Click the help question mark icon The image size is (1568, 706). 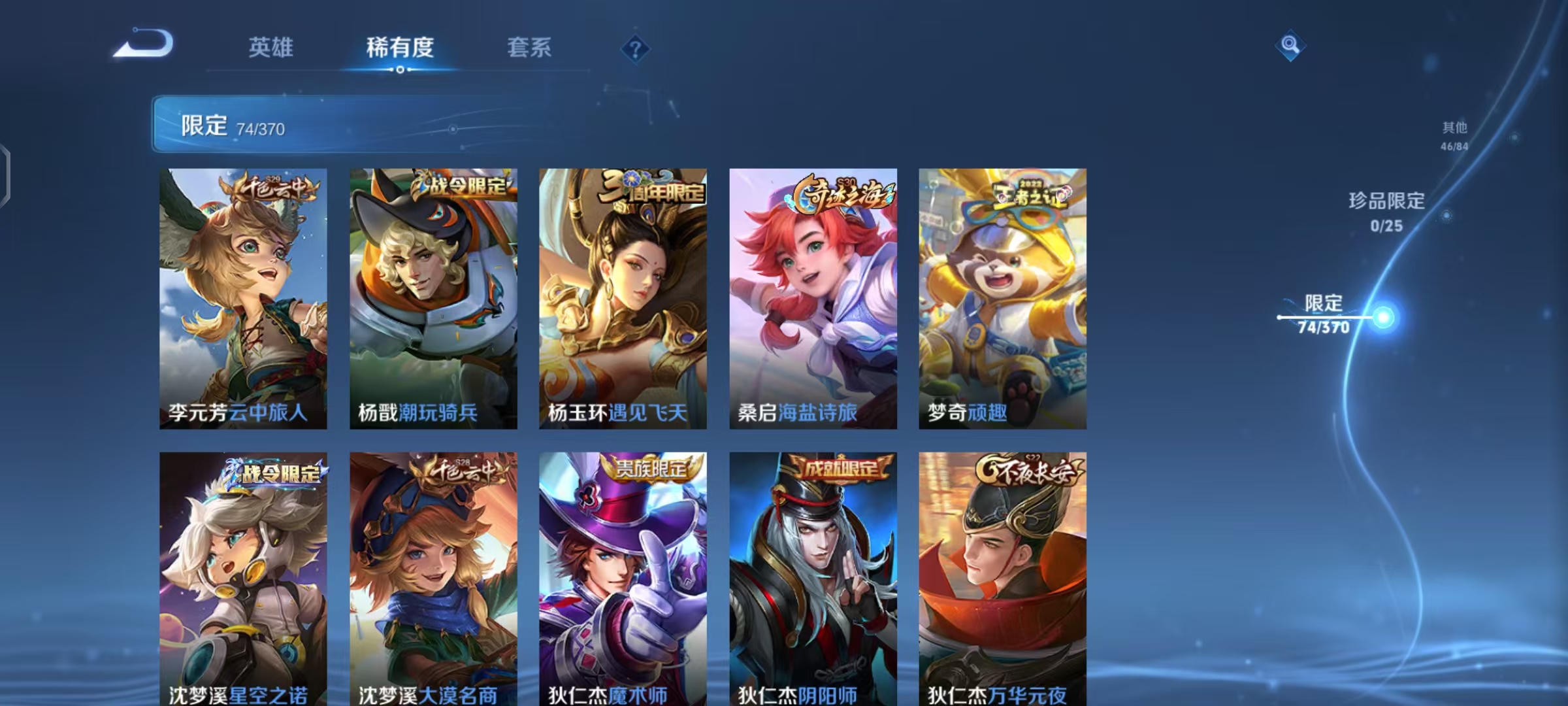[636, 51]
